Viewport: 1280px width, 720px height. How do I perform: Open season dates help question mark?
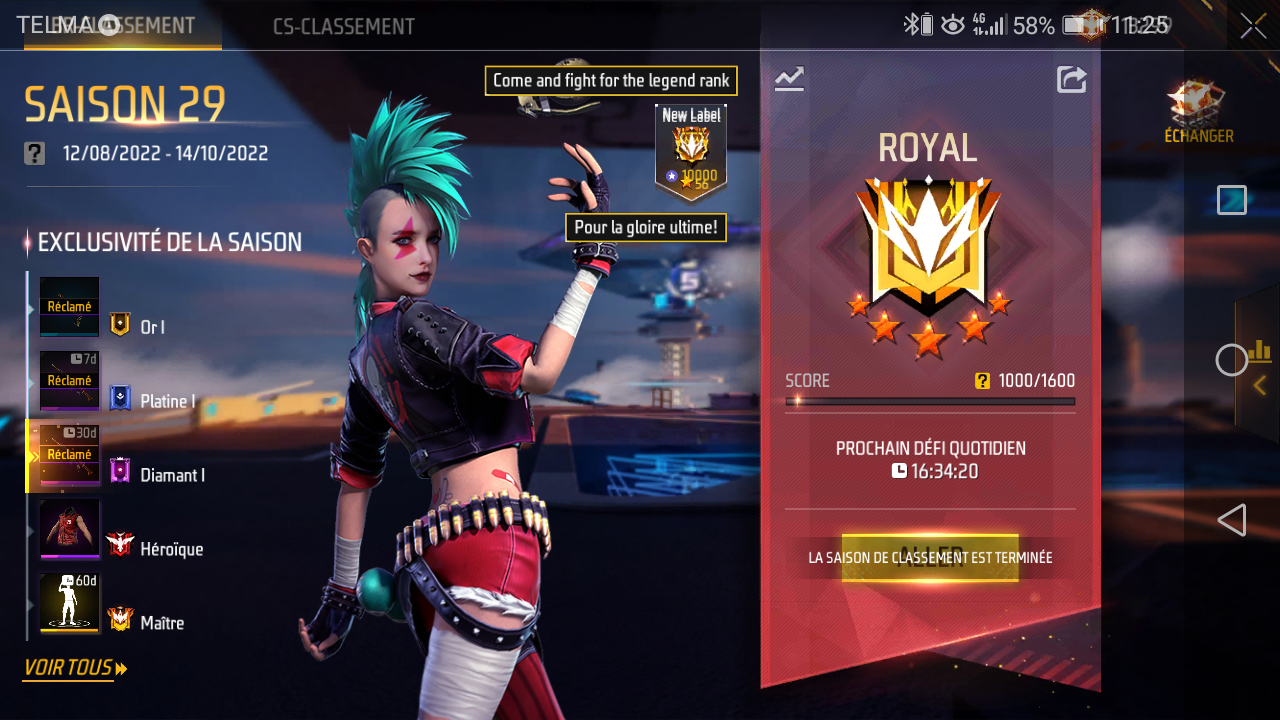[35, 153]
